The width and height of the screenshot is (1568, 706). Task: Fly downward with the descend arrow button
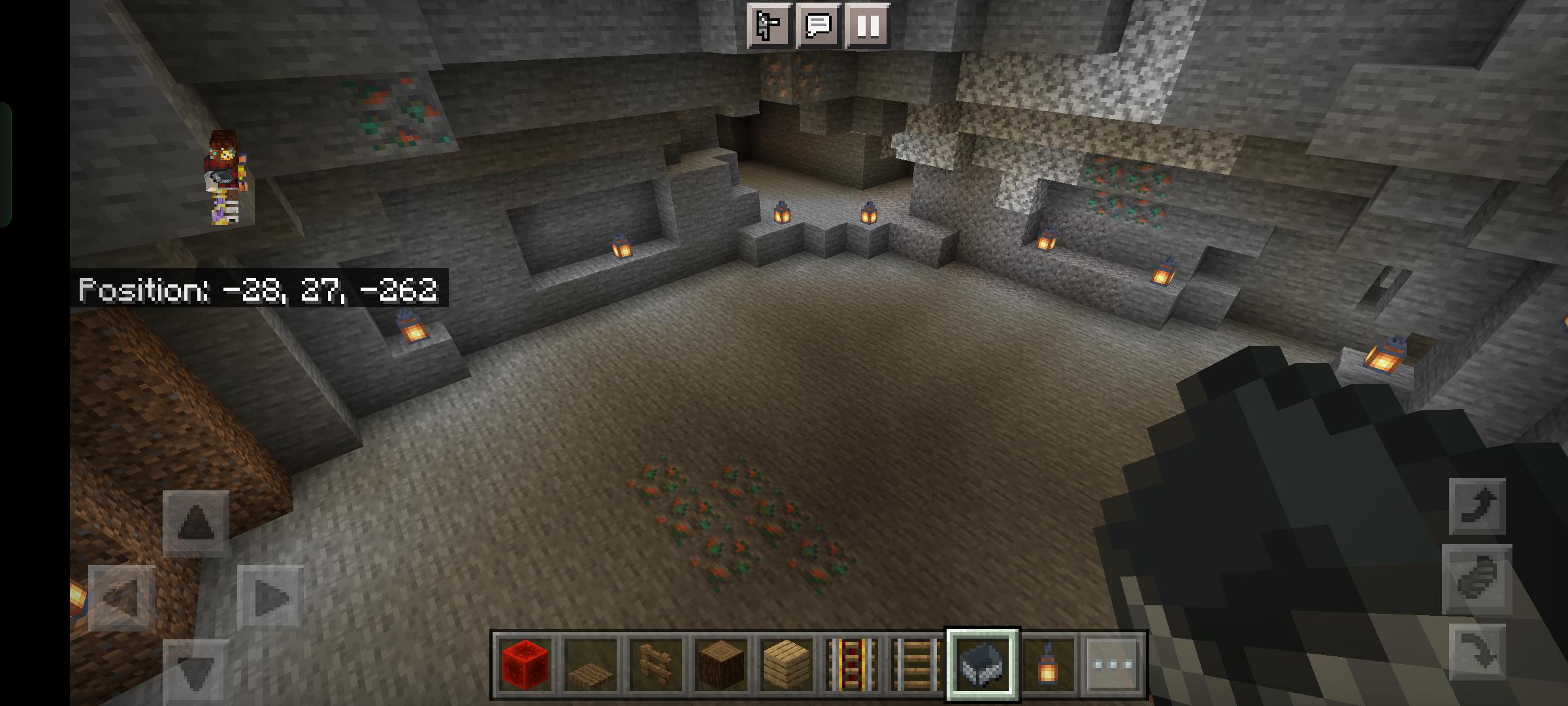click(x=1477, y=651)
